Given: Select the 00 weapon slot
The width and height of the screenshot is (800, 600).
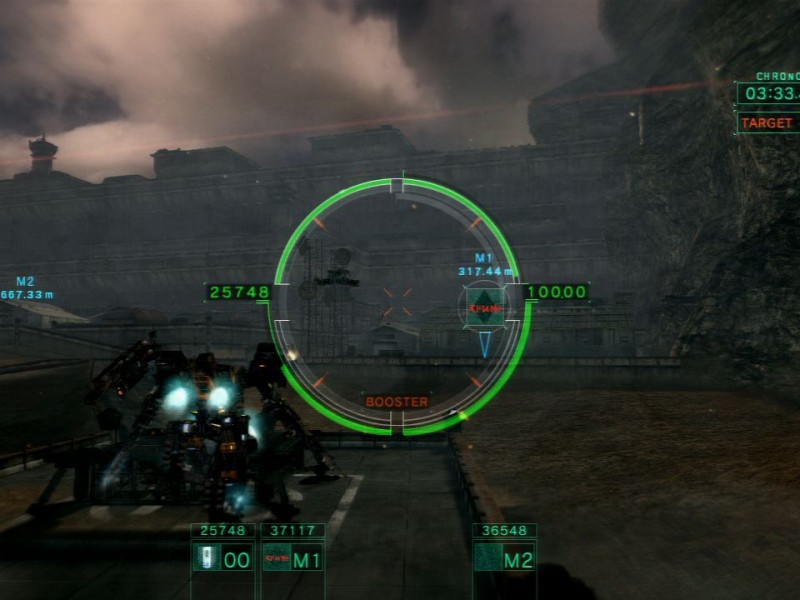Looking at the screenshot, I should [223, 558].
